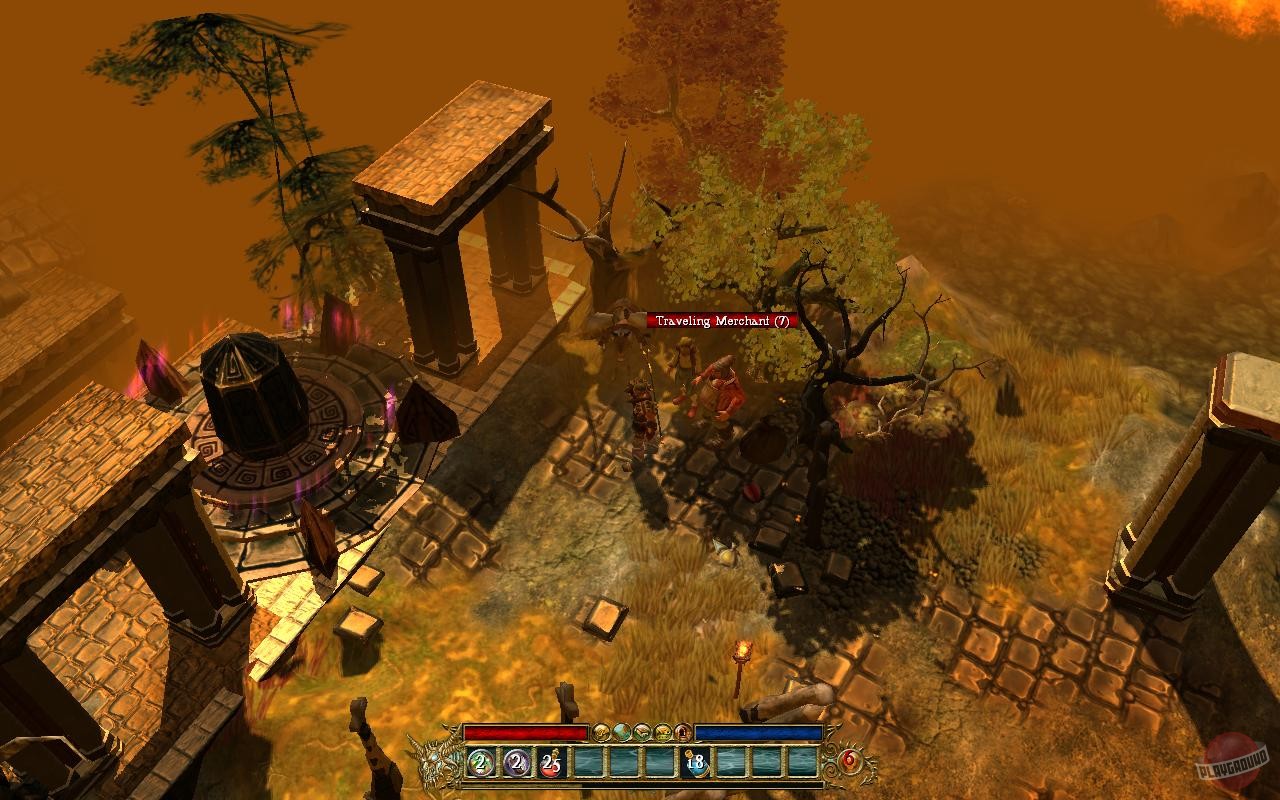1280x800 pixels.
Task: Open the world map globe icon
Action: [620, 733]
